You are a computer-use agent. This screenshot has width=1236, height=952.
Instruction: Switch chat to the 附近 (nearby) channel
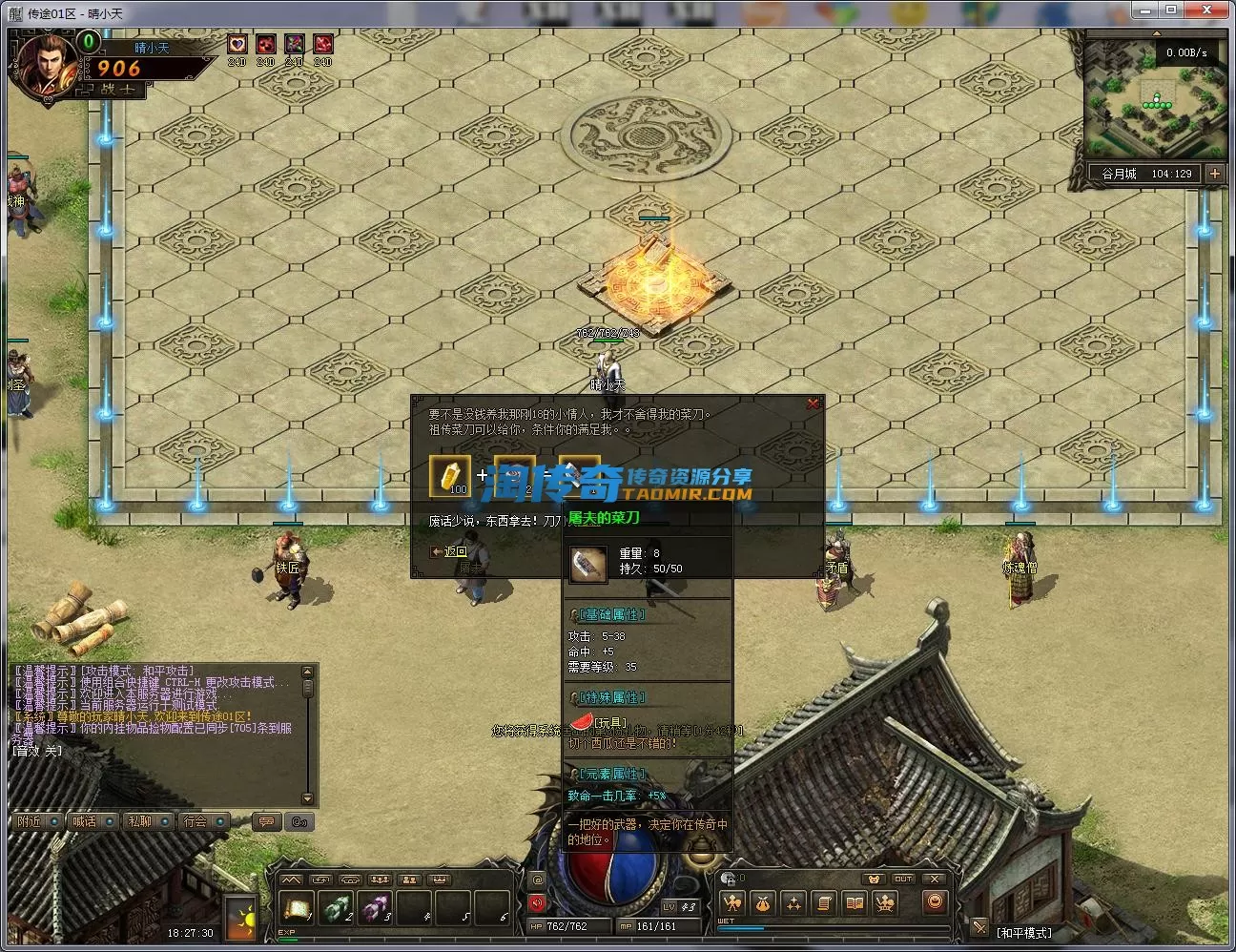[x=31, y=821]
